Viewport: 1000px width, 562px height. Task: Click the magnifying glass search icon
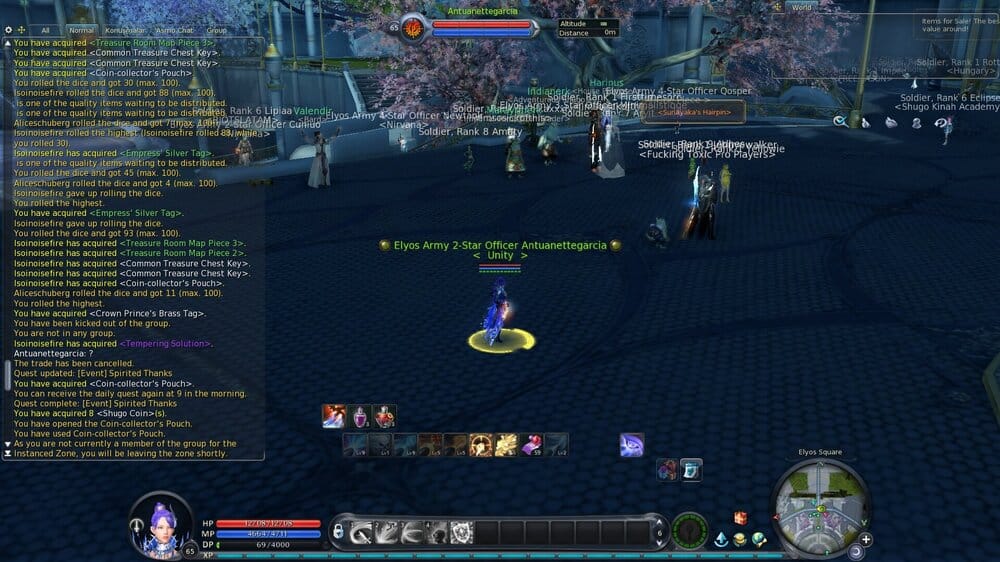(x=840, y=122)
